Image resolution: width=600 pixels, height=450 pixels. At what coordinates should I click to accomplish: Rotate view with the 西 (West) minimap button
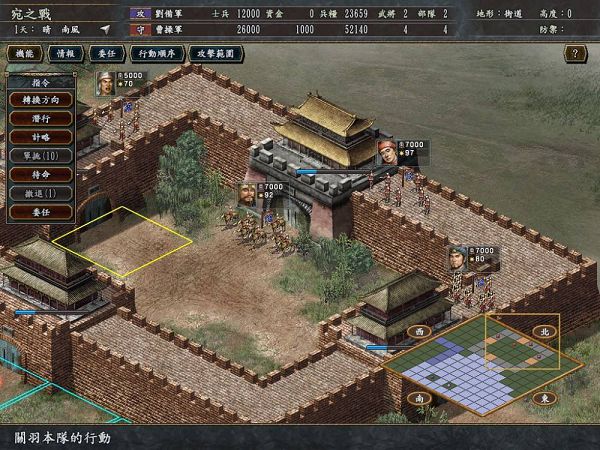(420, 330)
